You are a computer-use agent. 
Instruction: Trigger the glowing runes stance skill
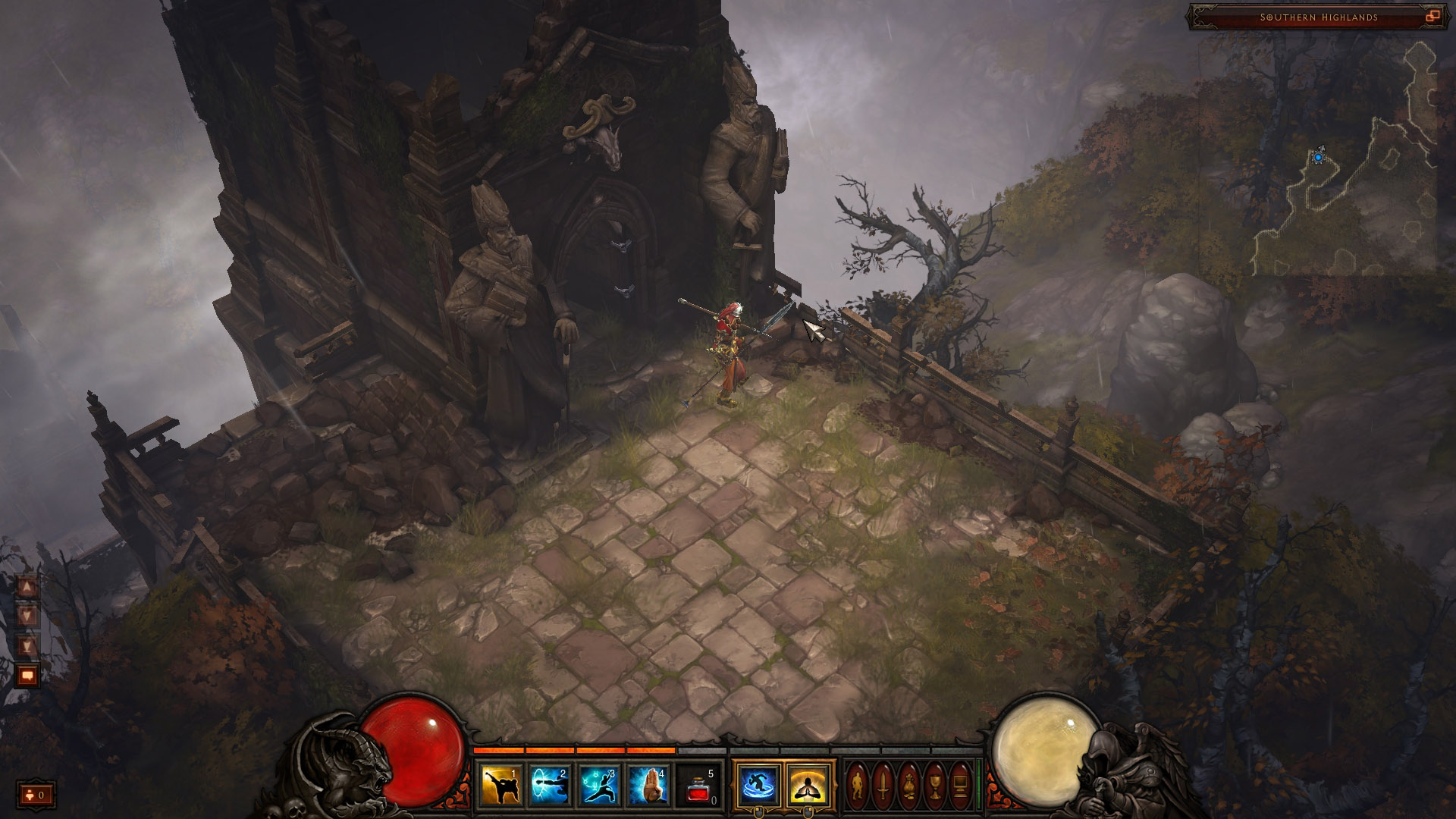pyautogui.click(x=599, y=785)
